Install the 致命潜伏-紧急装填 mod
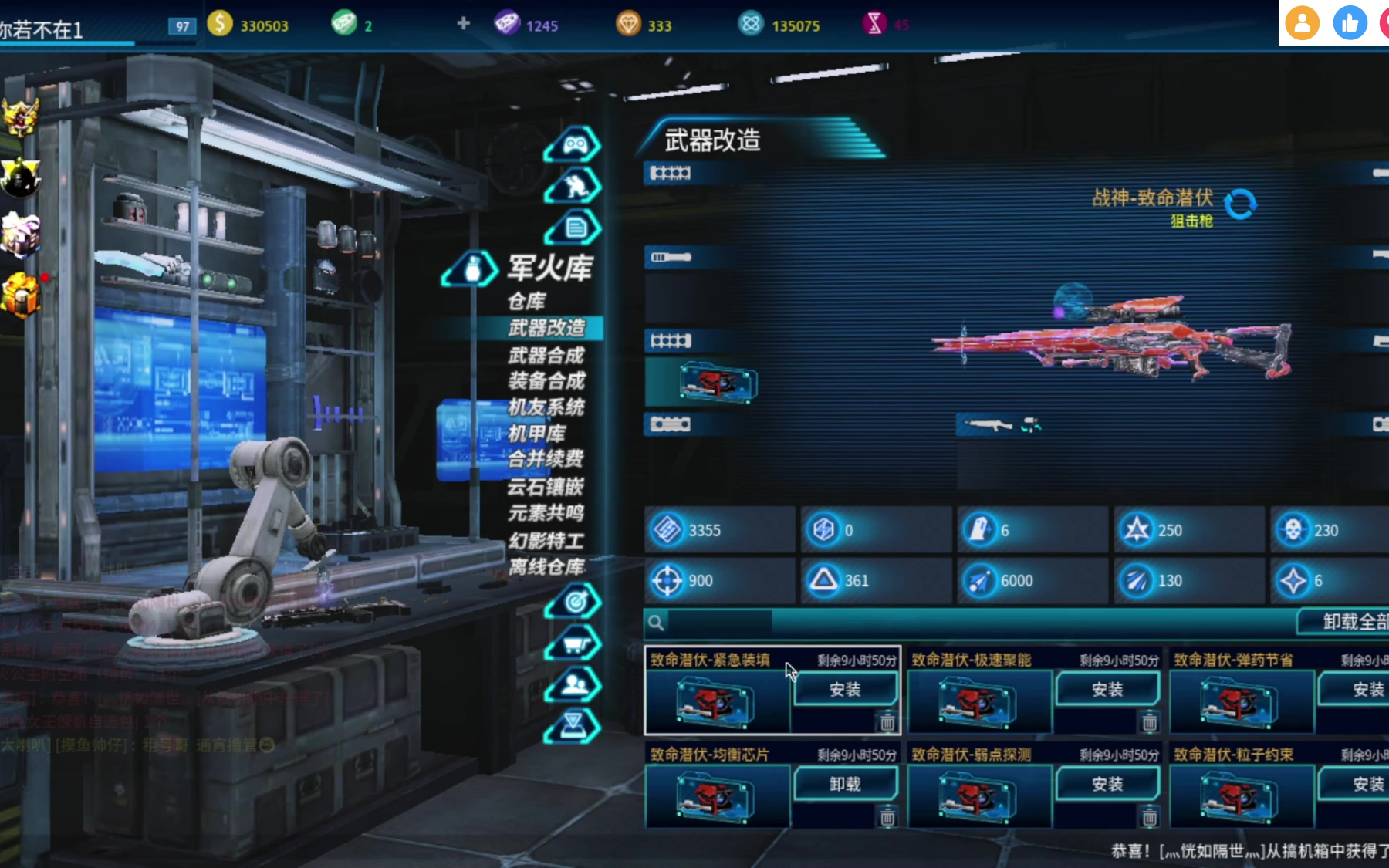 click(x=845, y=689)
